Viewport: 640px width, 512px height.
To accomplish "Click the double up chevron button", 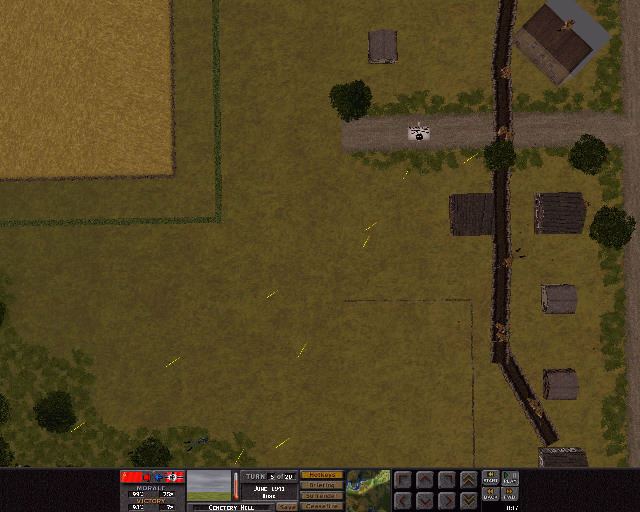I will [468, 479].
